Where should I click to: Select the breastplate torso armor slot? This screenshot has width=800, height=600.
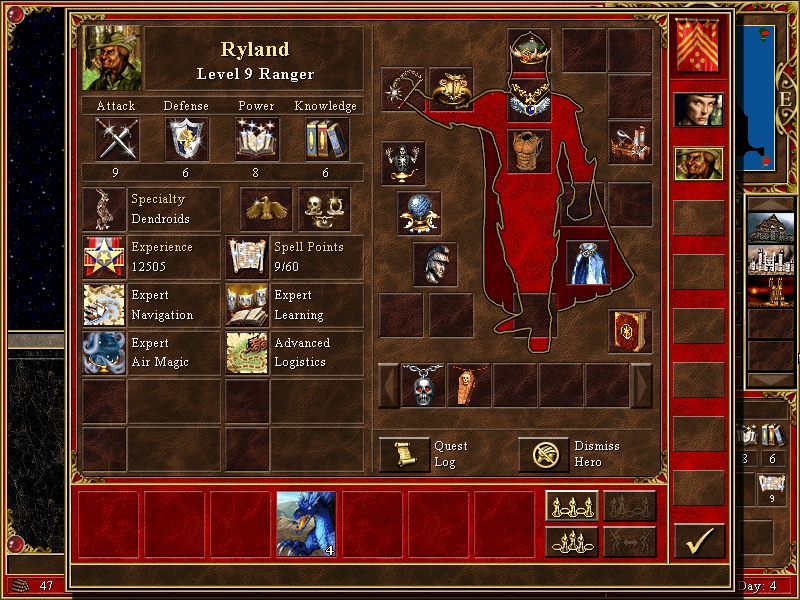pos(529,151)
